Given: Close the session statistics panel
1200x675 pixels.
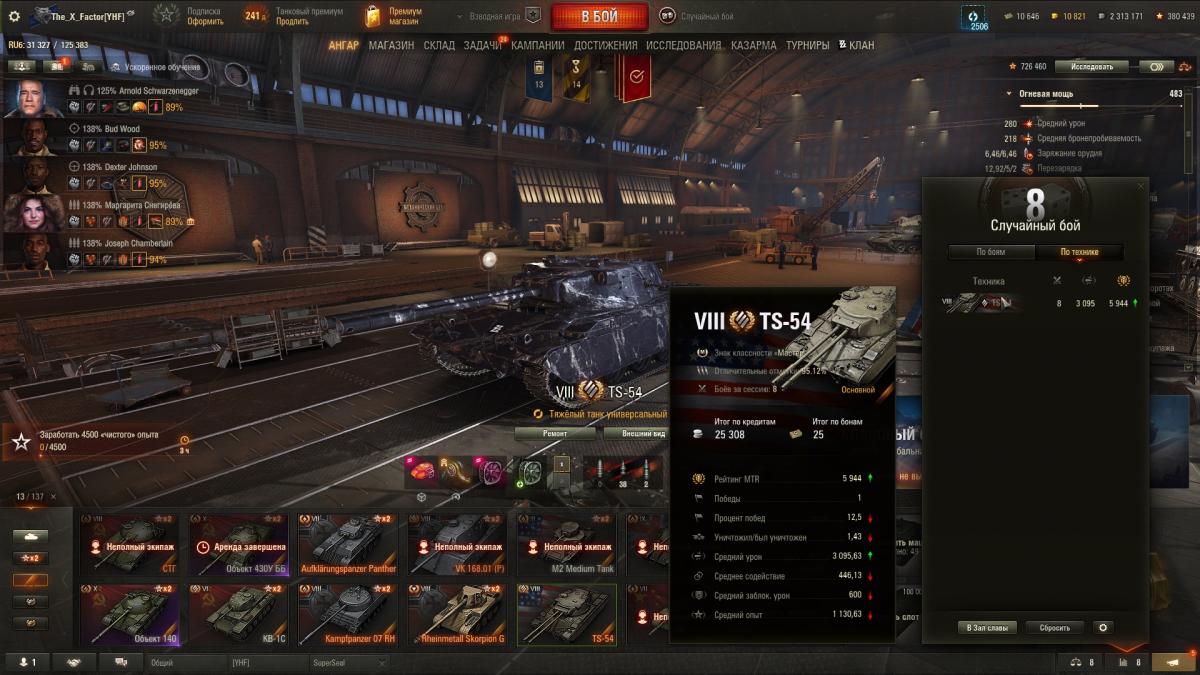Looking at the screenshot, I should click(1141, 185).
